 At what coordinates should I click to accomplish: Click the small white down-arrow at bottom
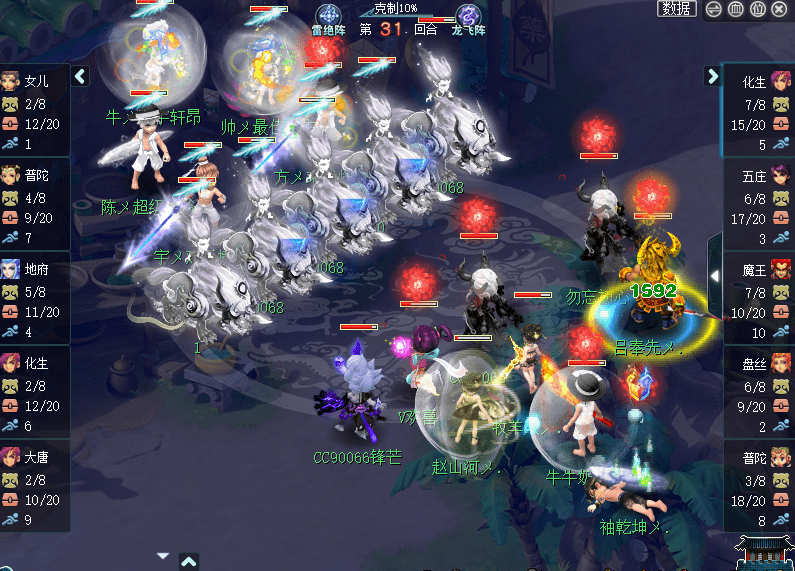[163, 556]
